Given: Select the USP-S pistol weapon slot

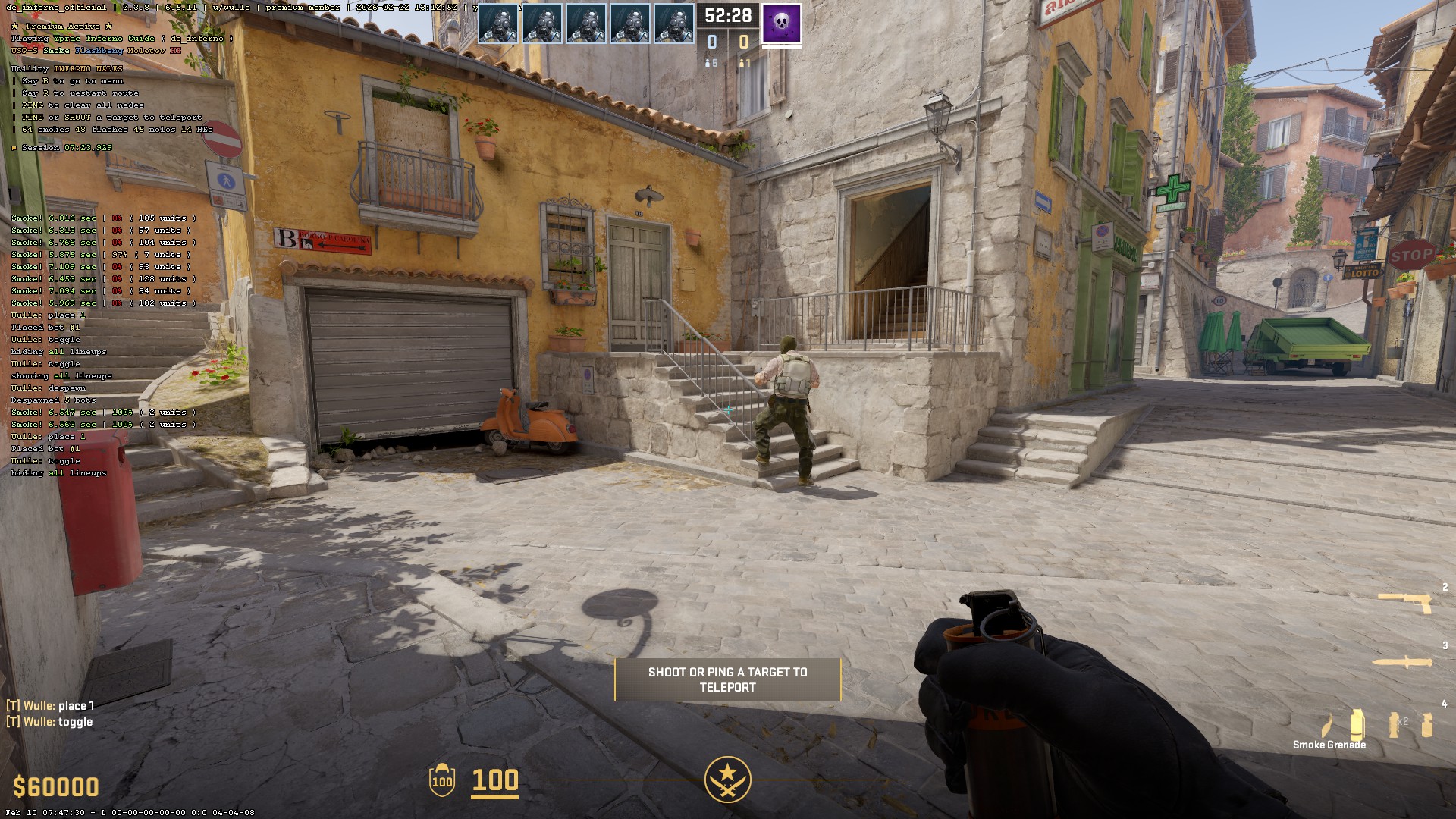Looking at the screenshot, I should (x=1404, y=602).
